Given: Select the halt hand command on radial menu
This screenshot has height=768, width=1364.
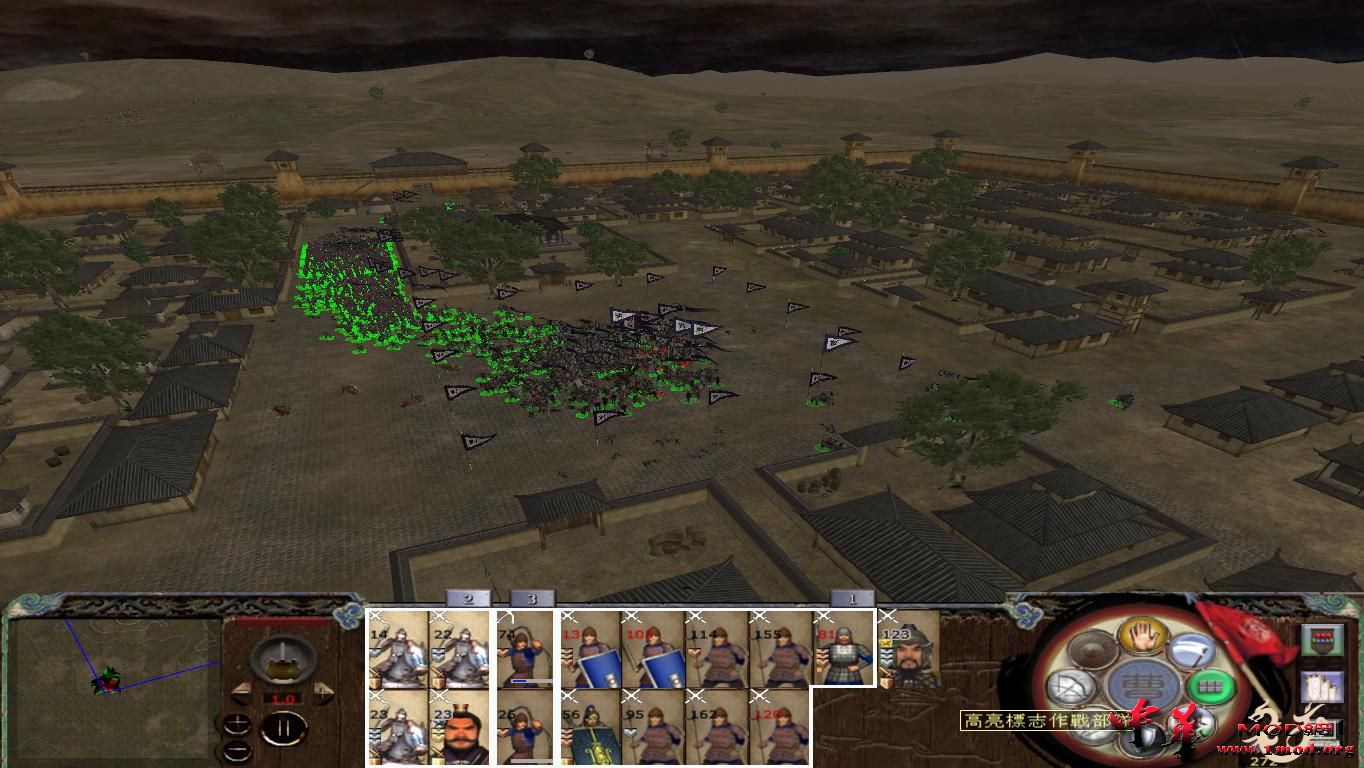Looking at the screenshot, I should click(1141, 638).
